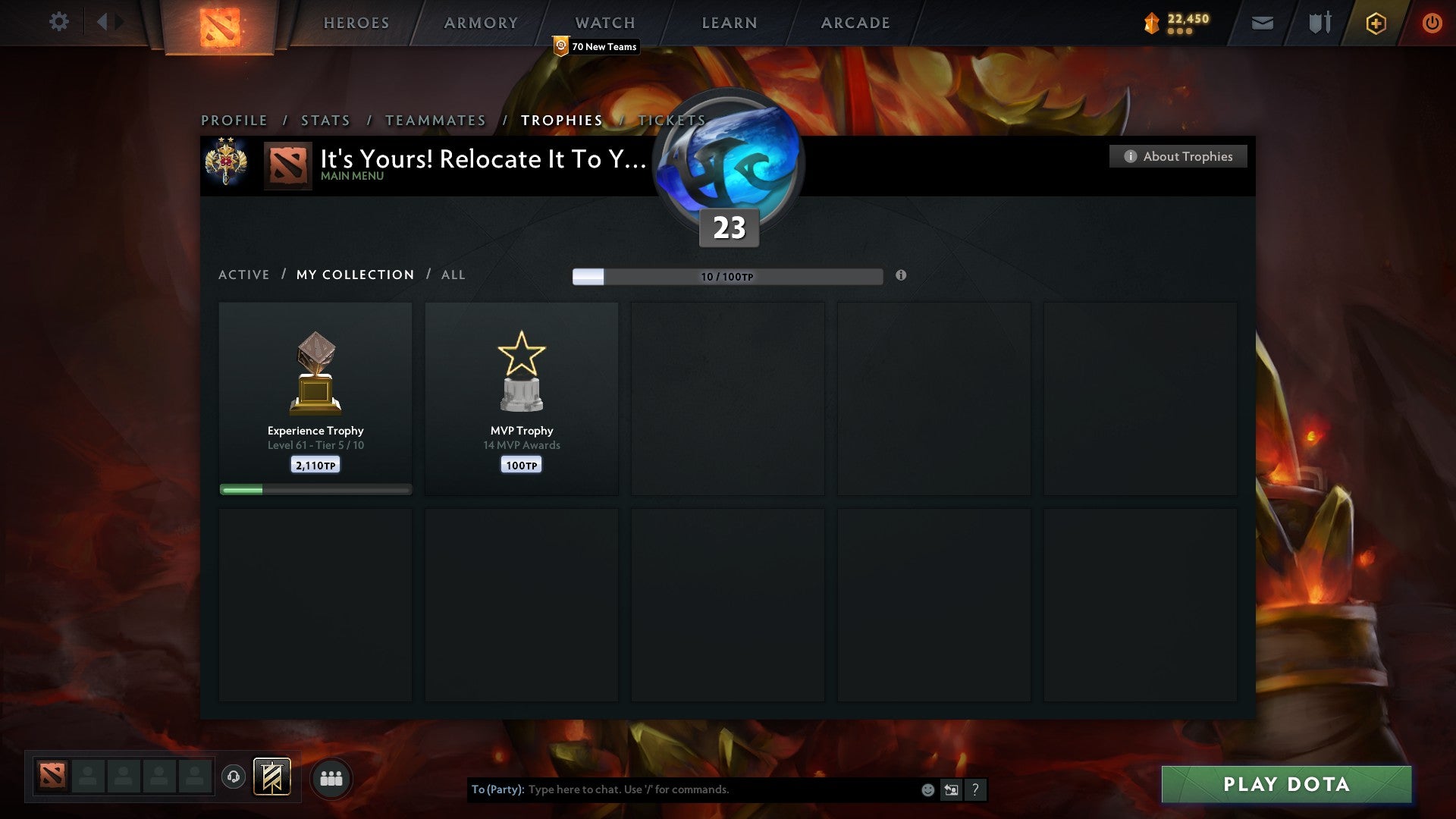The width and height of the screenshot is (1456, 819).
Task: Click the info icon beside the TP progress bar
Action: [x=900, y=277]
